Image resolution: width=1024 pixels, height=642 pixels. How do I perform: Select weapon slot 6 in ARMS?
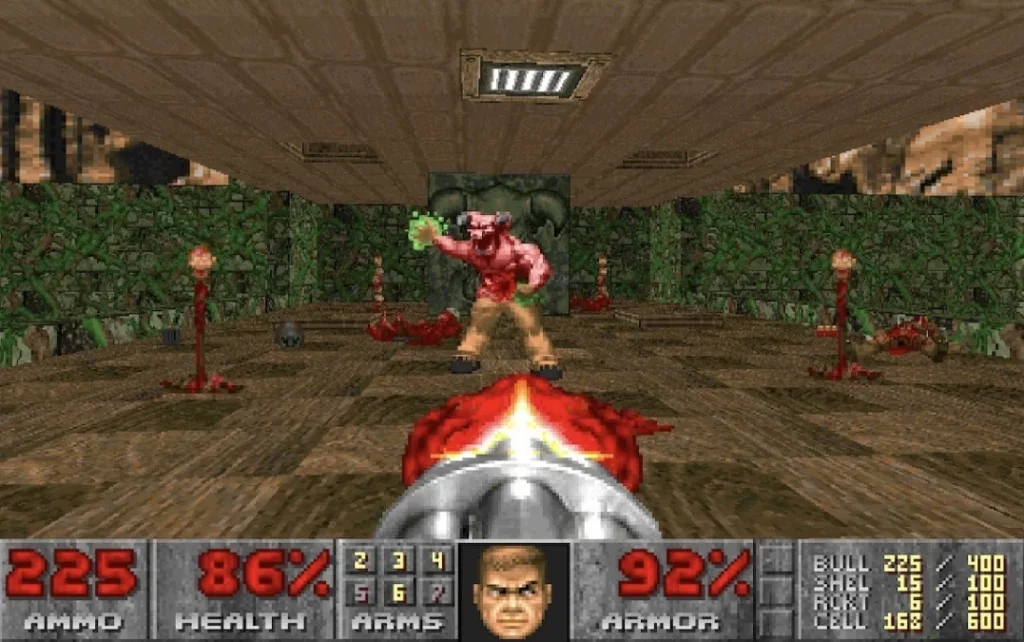tap(398, 593)
